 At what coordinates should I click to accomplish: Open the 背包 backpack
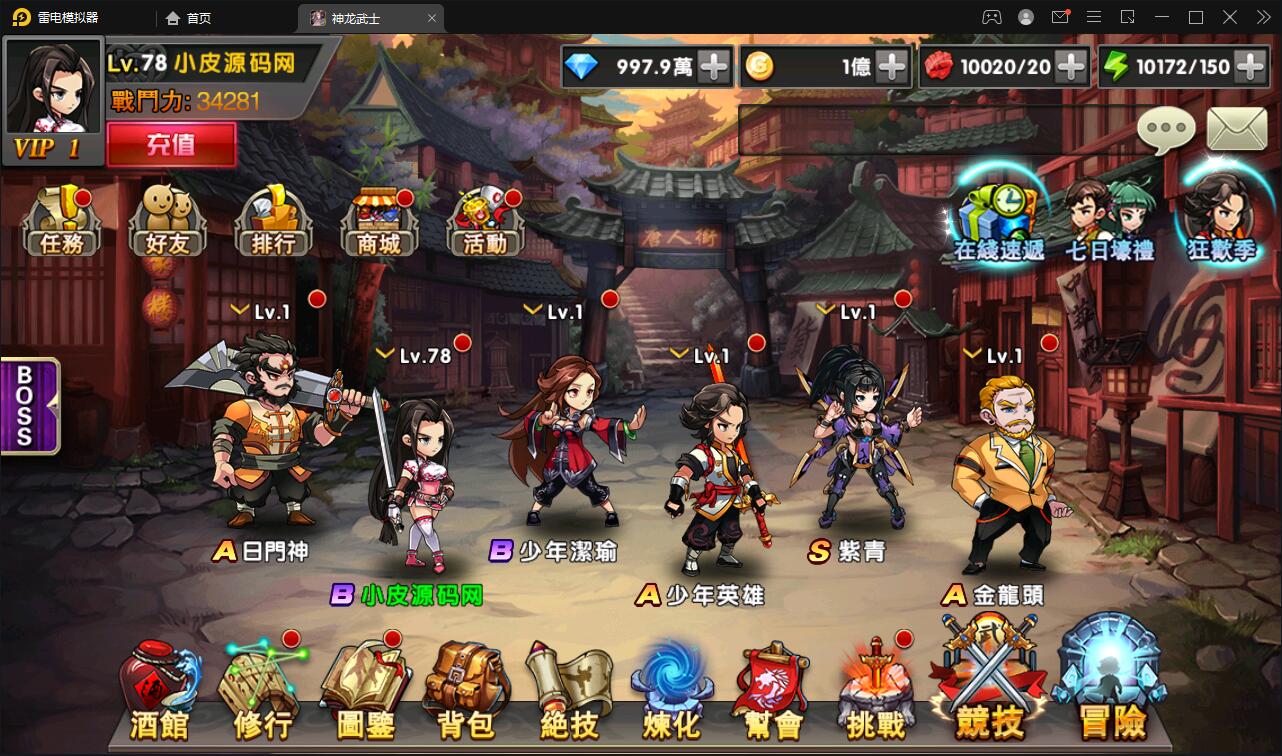(466, 692)
